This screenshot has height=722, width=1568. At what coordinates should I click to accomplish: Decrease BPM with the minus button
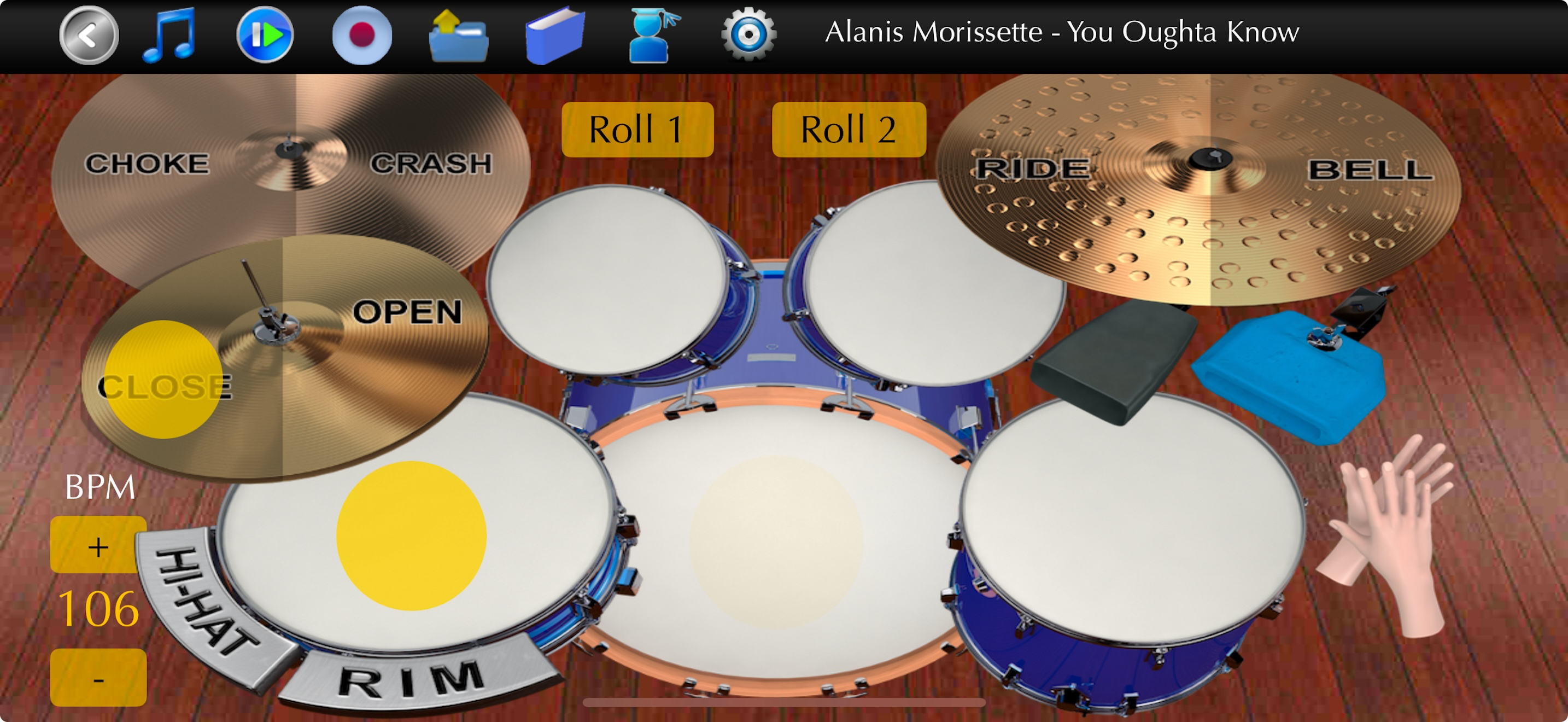coord(97,677)
